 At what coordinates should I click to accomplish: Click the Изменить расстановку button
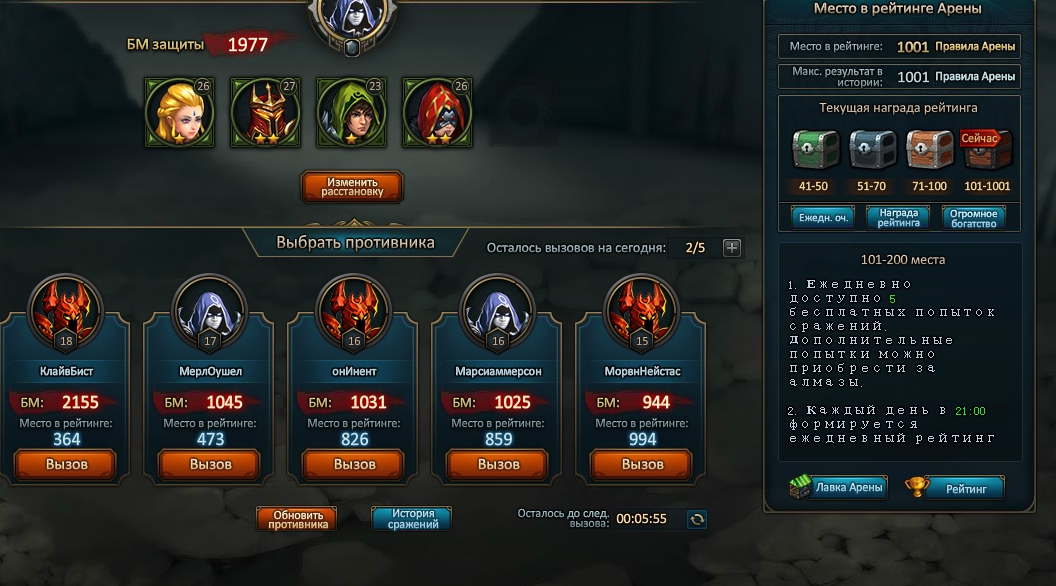[351, 187]
